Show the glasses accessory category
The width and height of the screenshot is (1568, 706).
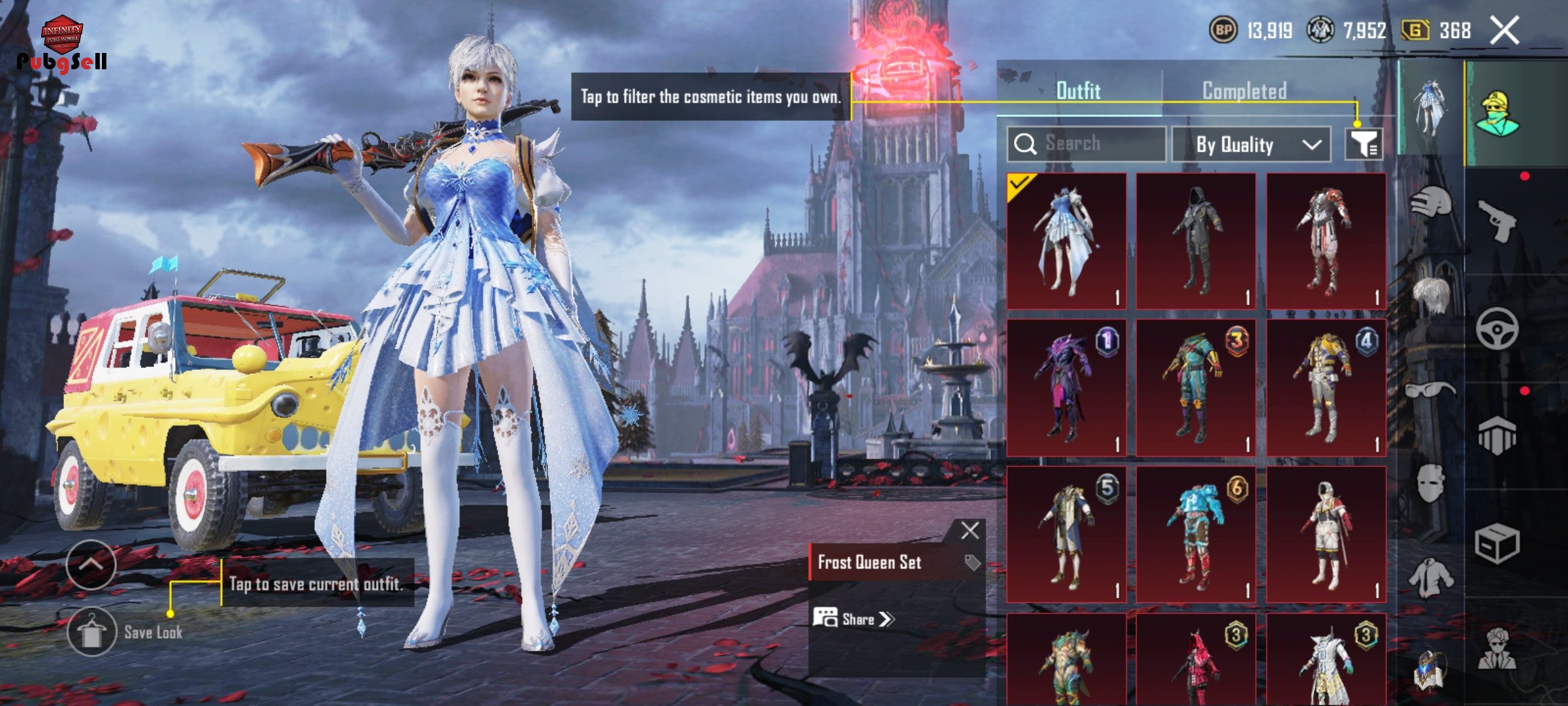tap(1430, 390)
